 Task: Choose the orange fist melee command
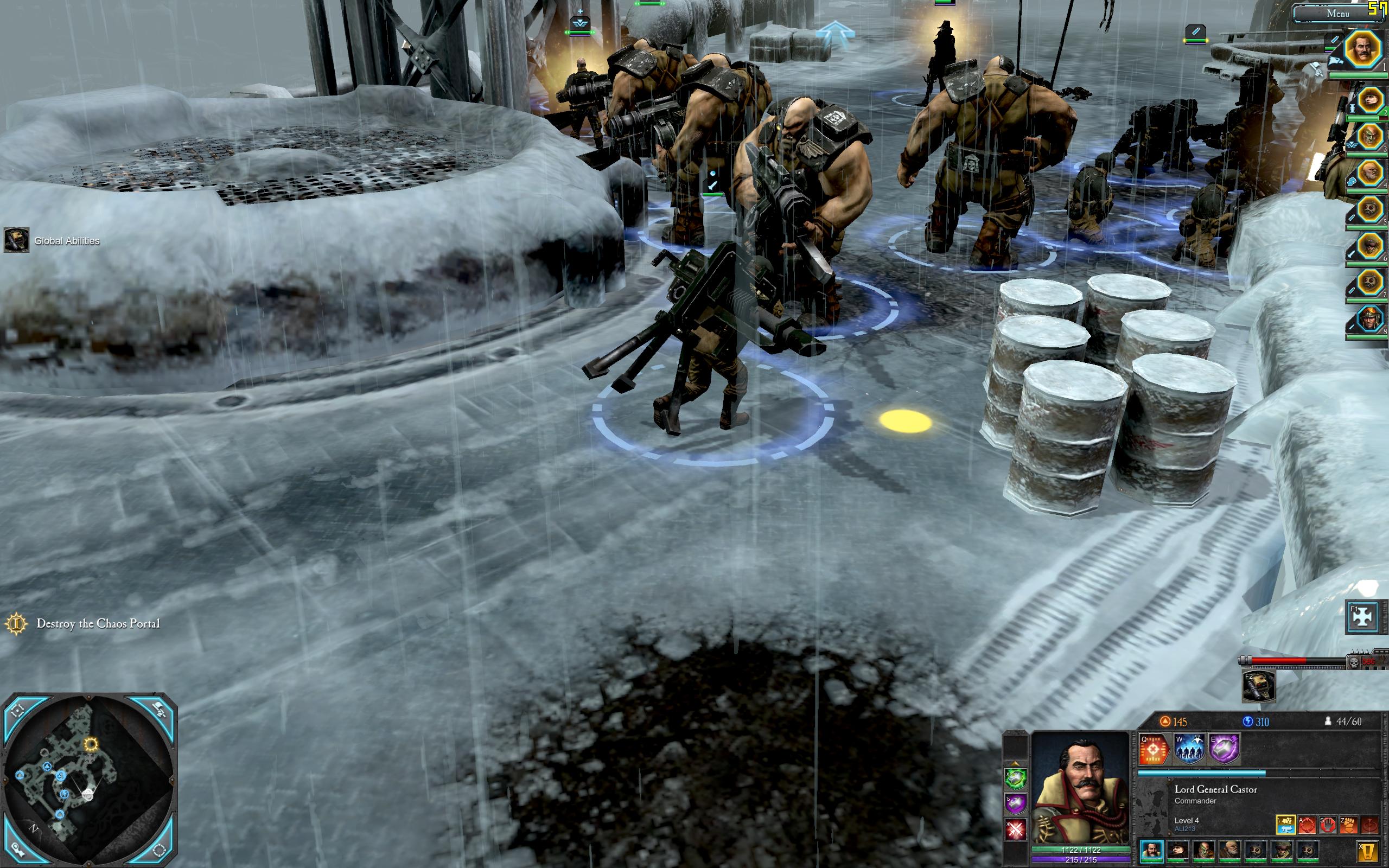tap(1349, 825)
